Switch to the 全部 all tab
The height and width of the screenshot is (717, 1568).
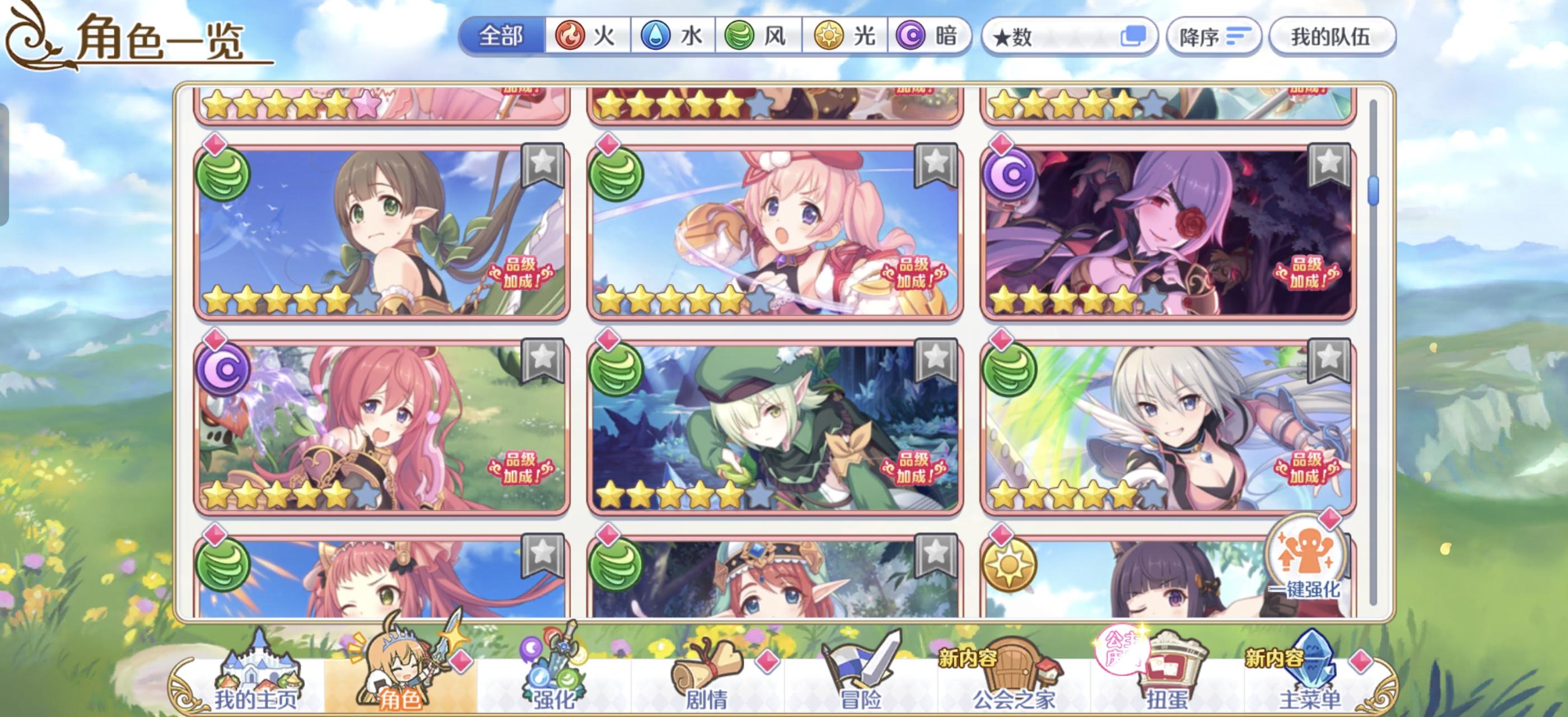pyautogui.click(x=502, y=36)
